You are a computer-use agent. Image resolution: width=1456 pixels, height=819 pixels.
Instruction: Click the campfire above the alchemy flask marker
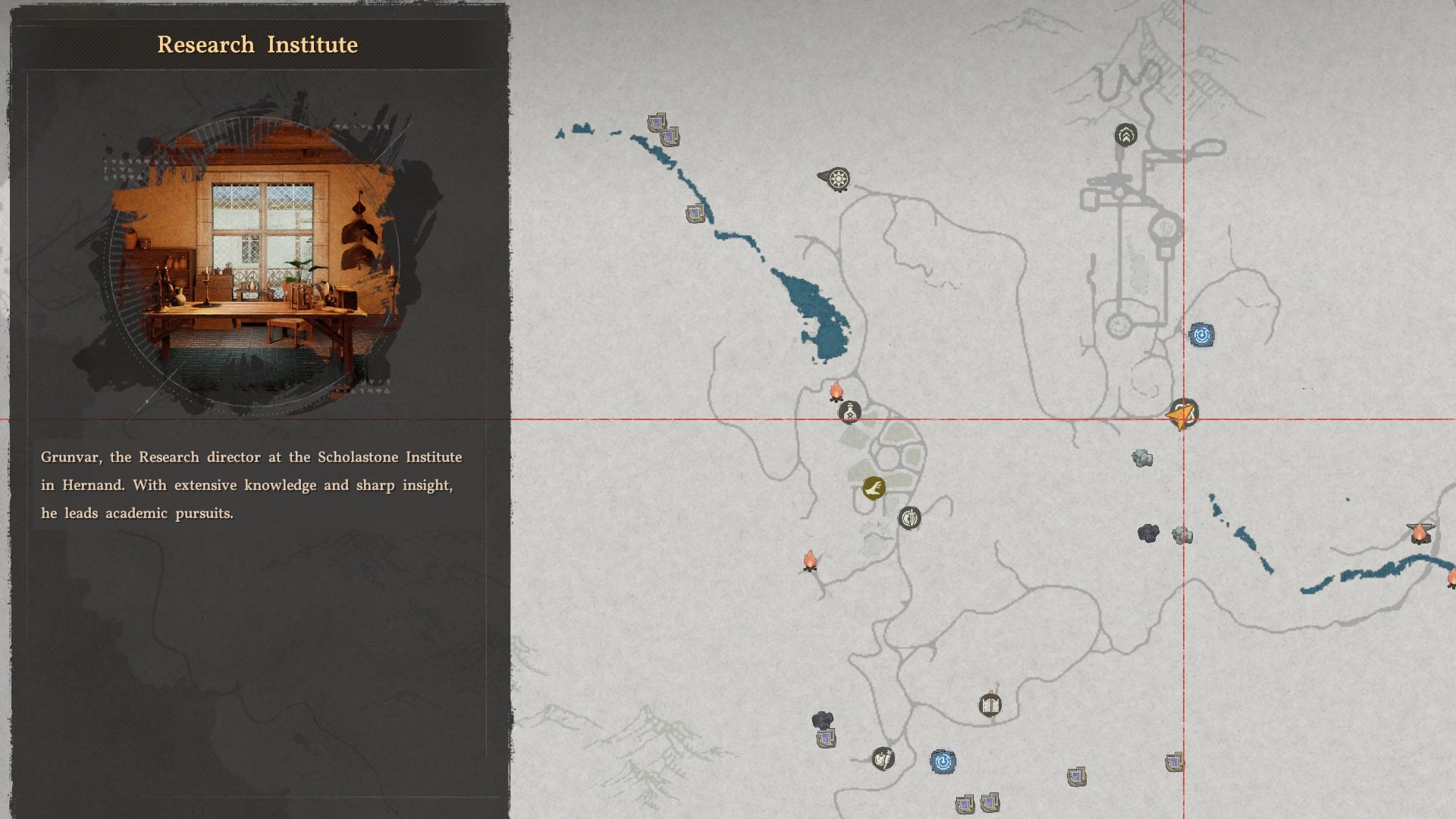point(836,391)
